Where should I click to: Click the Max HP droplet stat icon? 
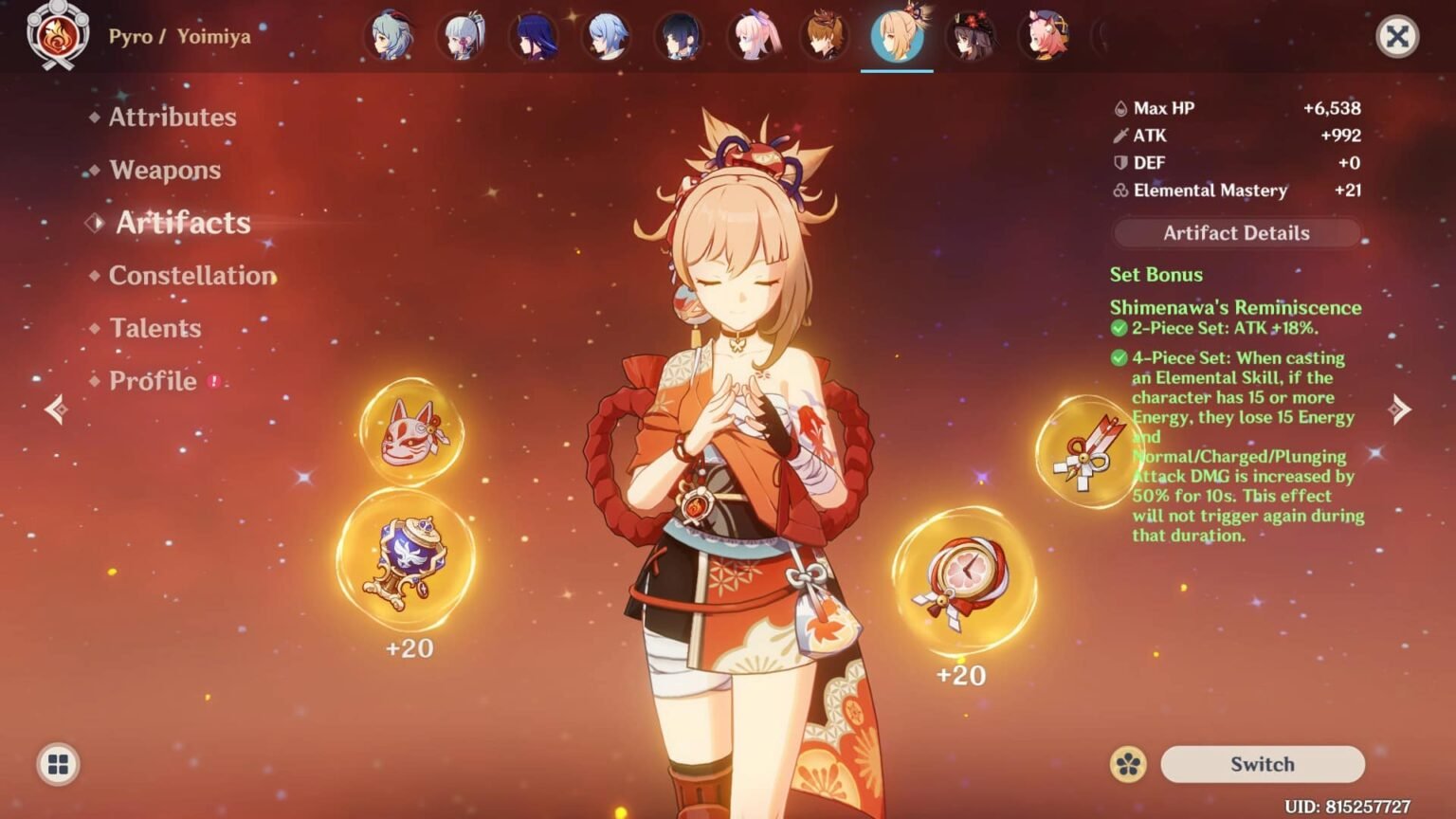1120,108
